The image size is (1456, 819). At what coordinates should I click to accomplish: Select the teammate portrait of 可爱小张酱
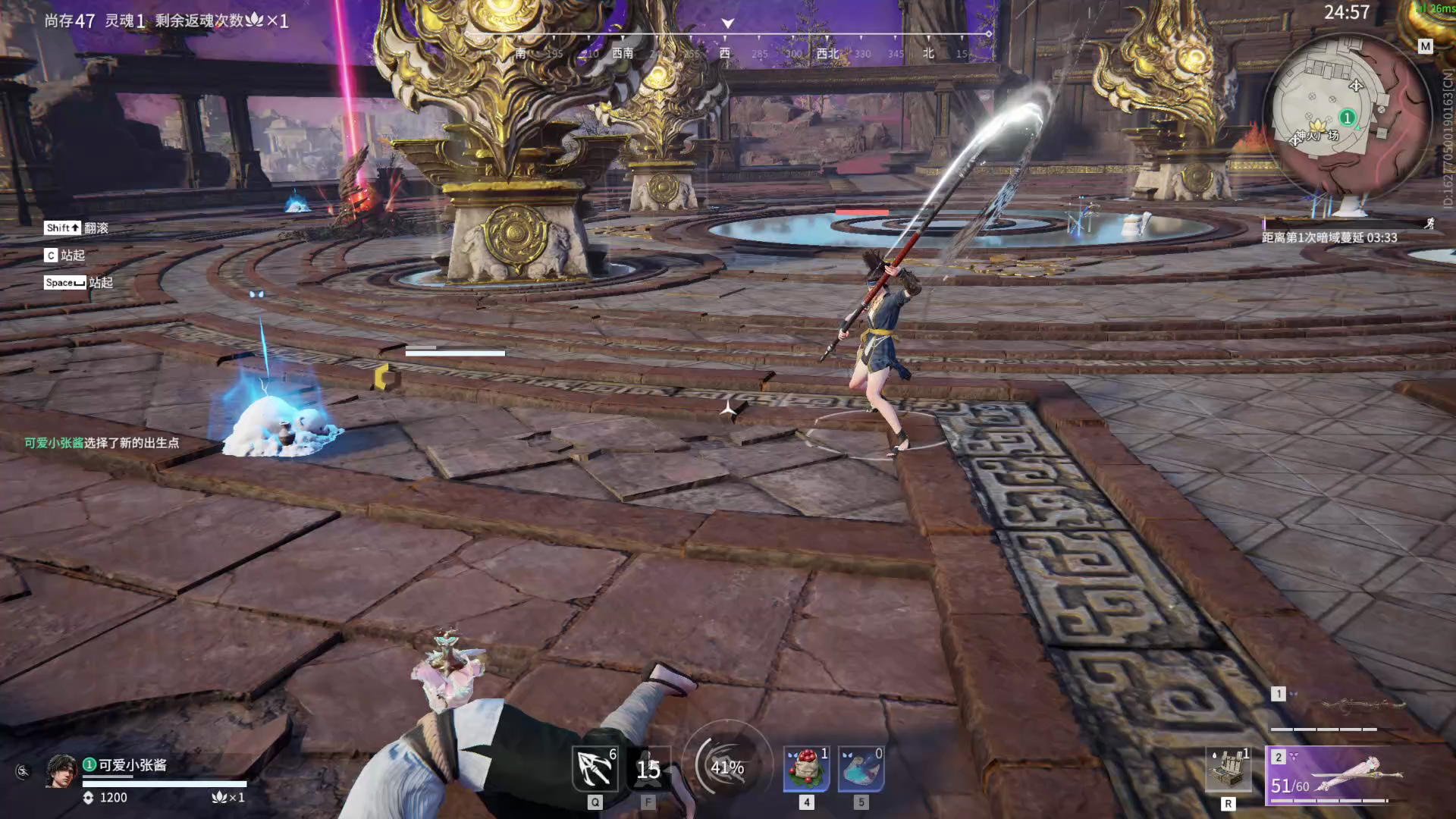coord(61,771)
